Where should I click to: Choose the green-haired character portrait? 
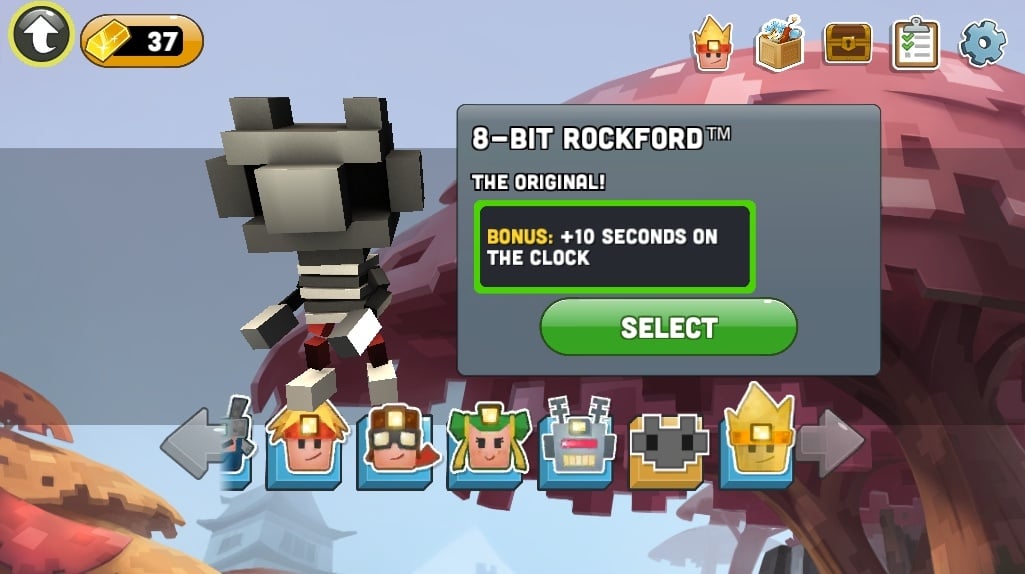tap(487, 446)
